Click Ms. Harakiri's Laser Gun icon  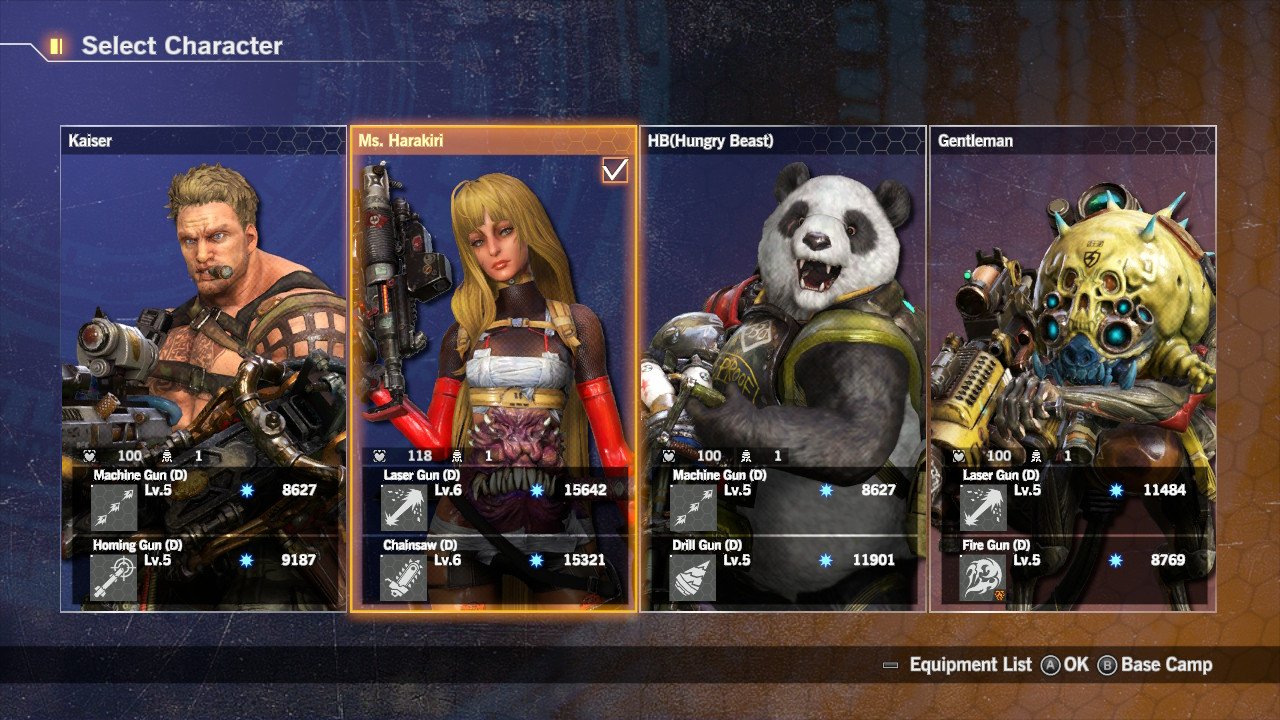404,507
